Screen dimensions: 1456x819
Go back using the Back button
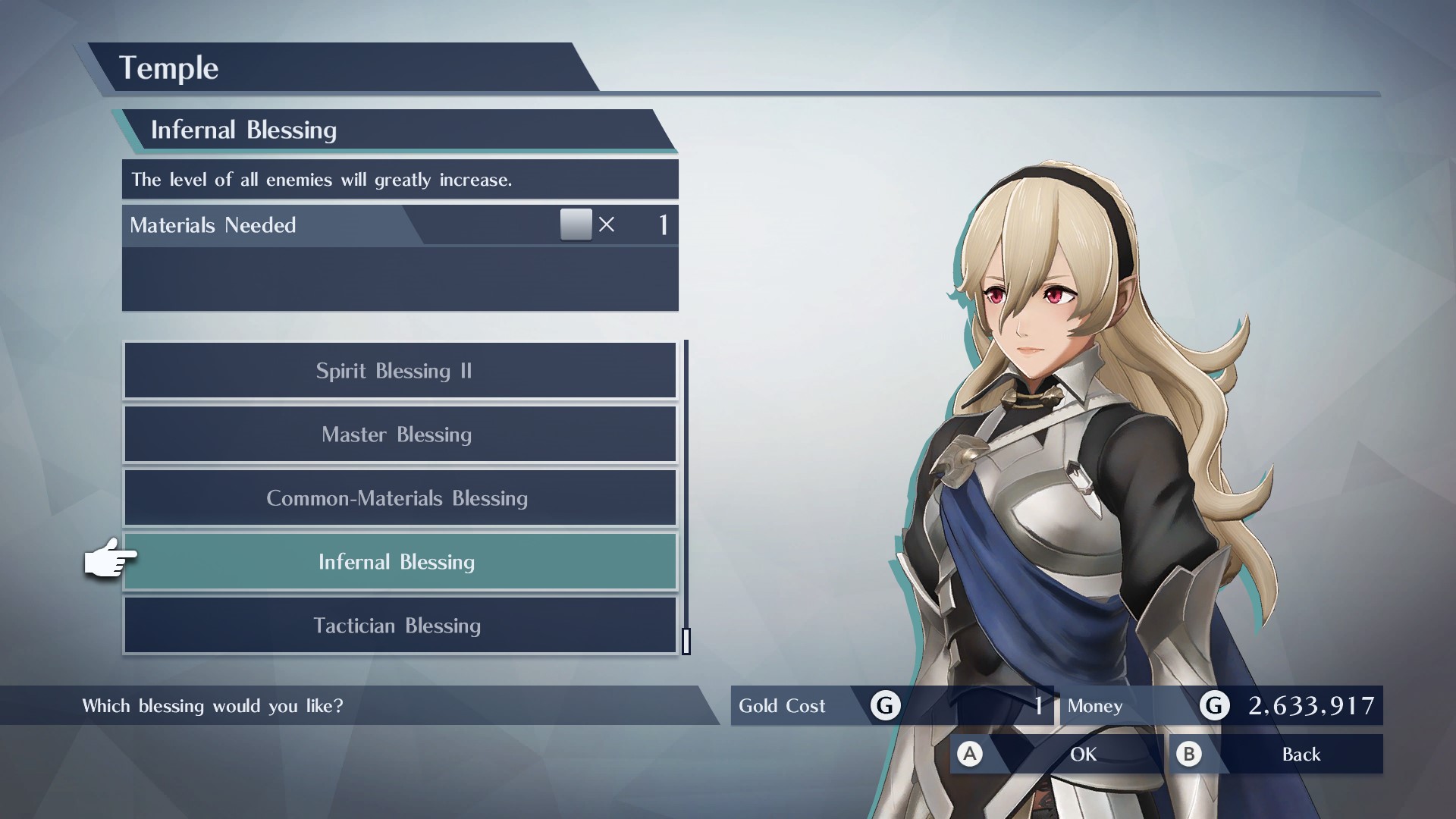tap(1276, 754)
